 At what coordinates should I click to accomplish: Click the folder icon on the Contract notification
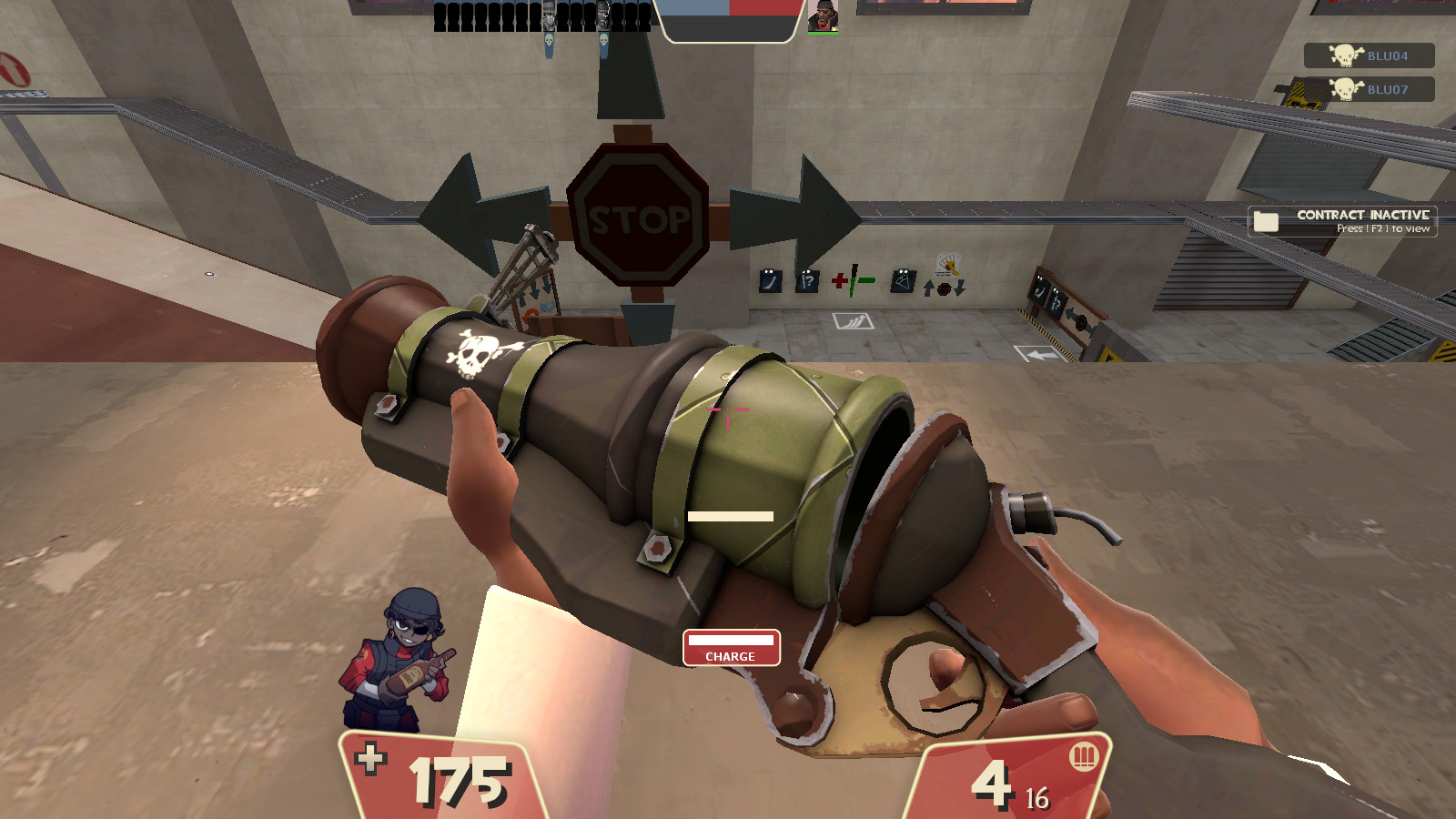coord(1265,221)
